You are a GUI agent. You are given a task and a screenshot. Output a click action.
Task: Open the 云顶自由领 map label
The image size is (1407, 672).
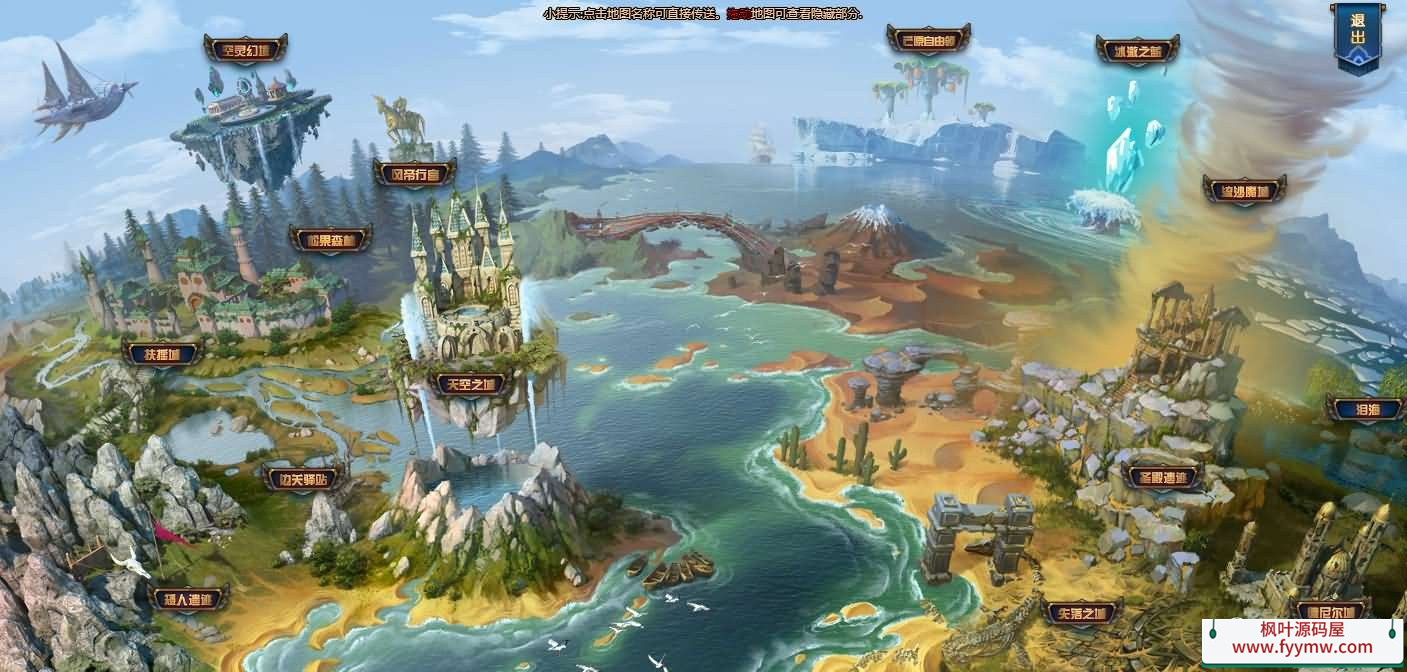928,40
